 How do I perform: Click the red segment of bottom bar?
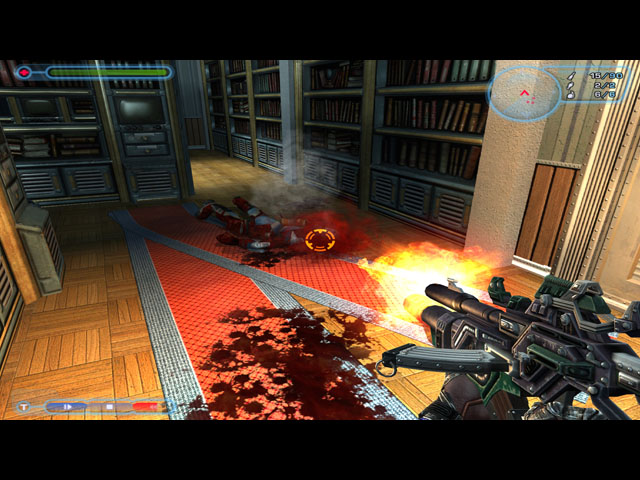[x=146, y=407]
